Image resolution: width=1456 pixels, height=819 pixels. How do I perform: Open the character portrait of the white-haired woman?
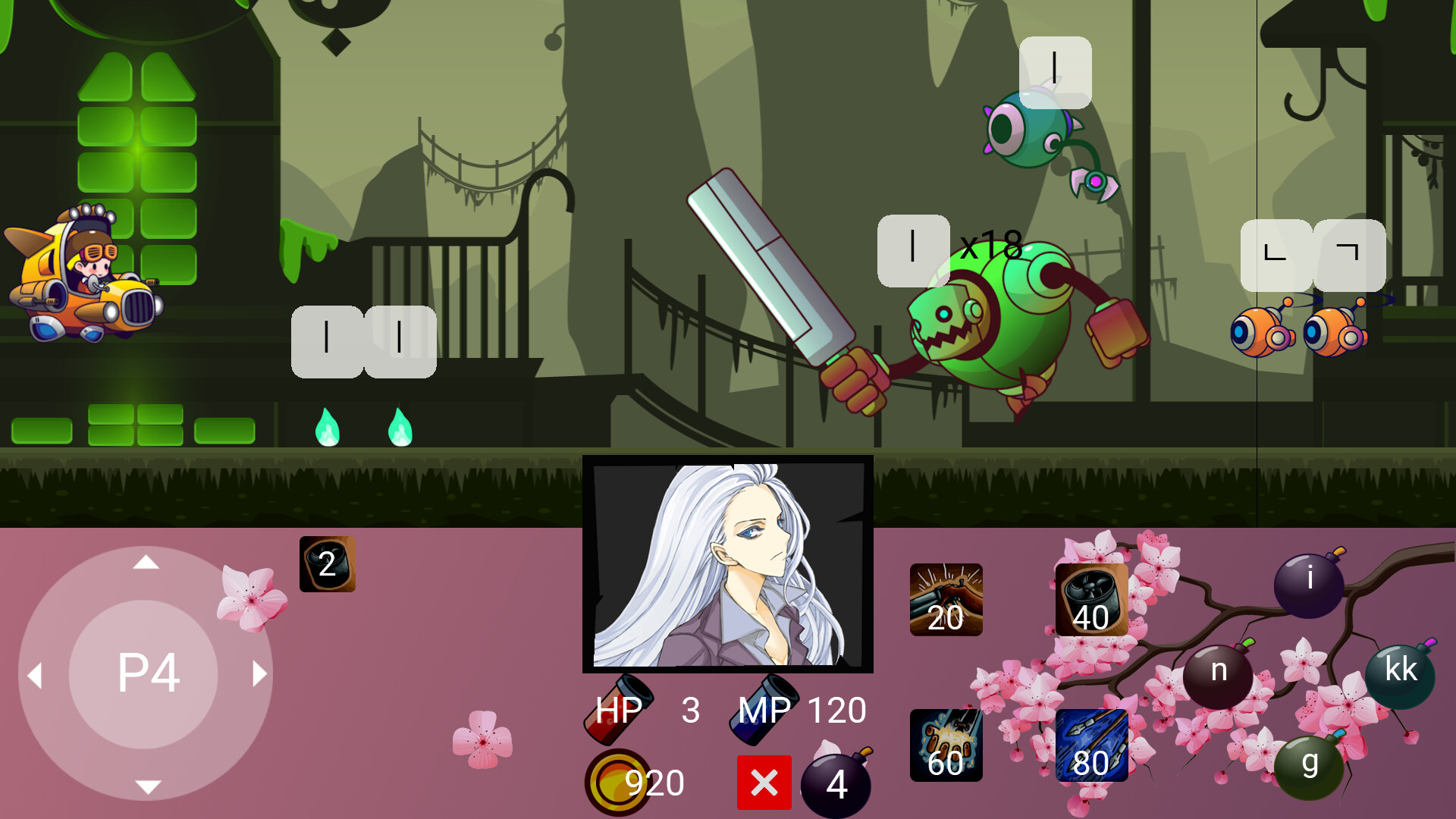click(727, 565)
